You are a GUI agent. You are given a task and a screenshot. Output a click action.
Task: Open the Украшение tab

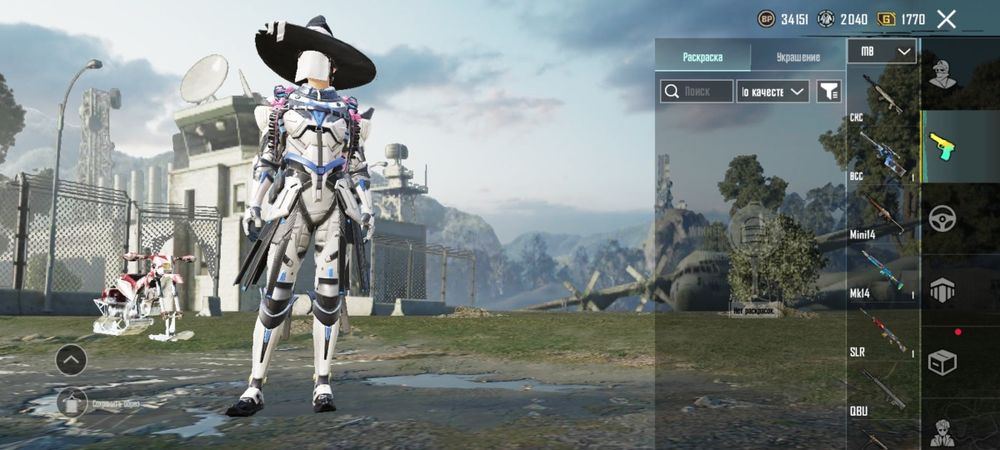pos(798,57)
